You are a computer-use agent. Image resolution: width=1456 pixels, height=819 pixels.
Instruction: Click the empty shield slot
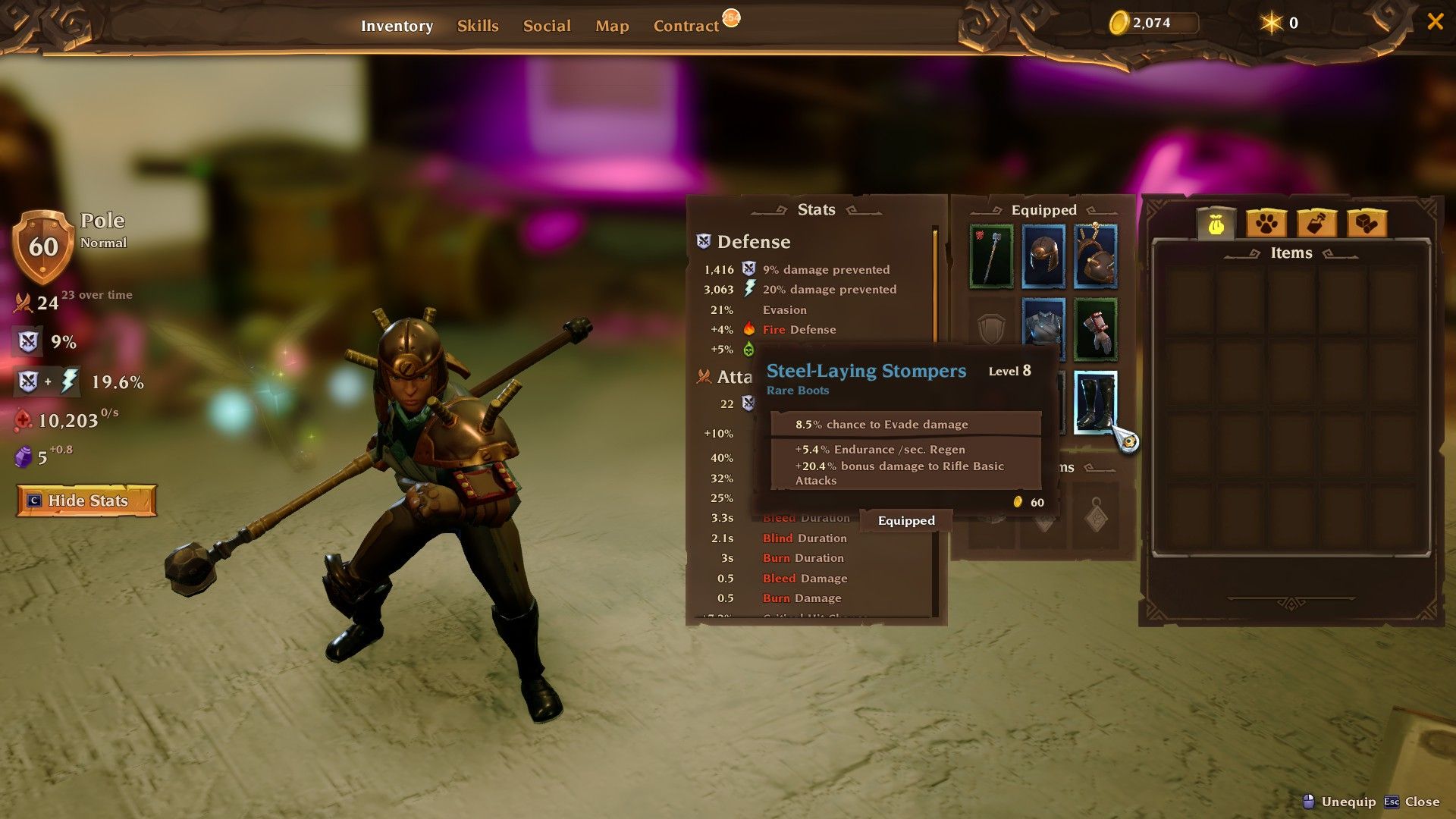tap(991, 326)
